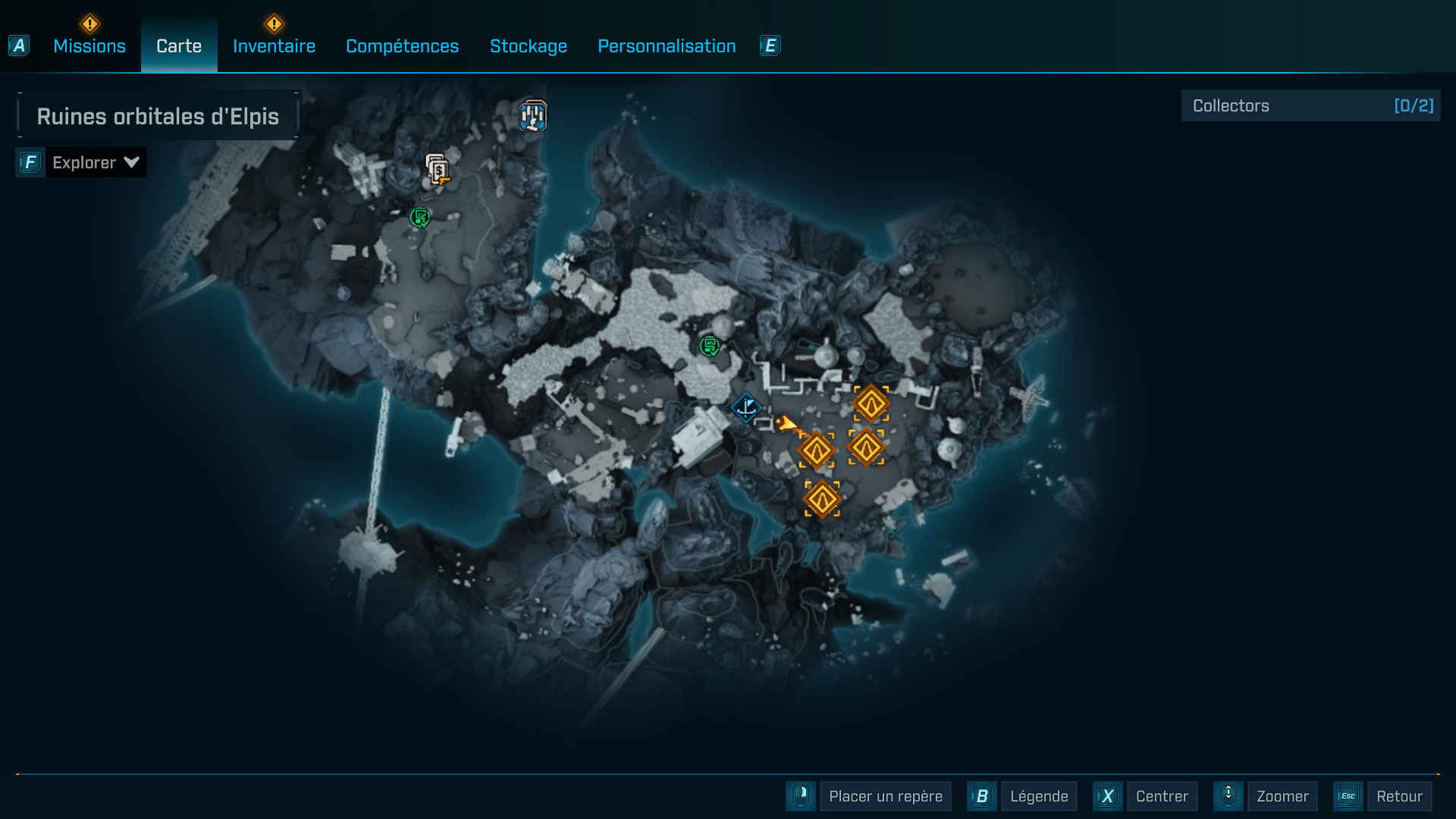Image resolution: width=1456 pixels, height=819 pixels.
Task: Click the 'A' navigation shortcut icon
Action: (18, 45)
